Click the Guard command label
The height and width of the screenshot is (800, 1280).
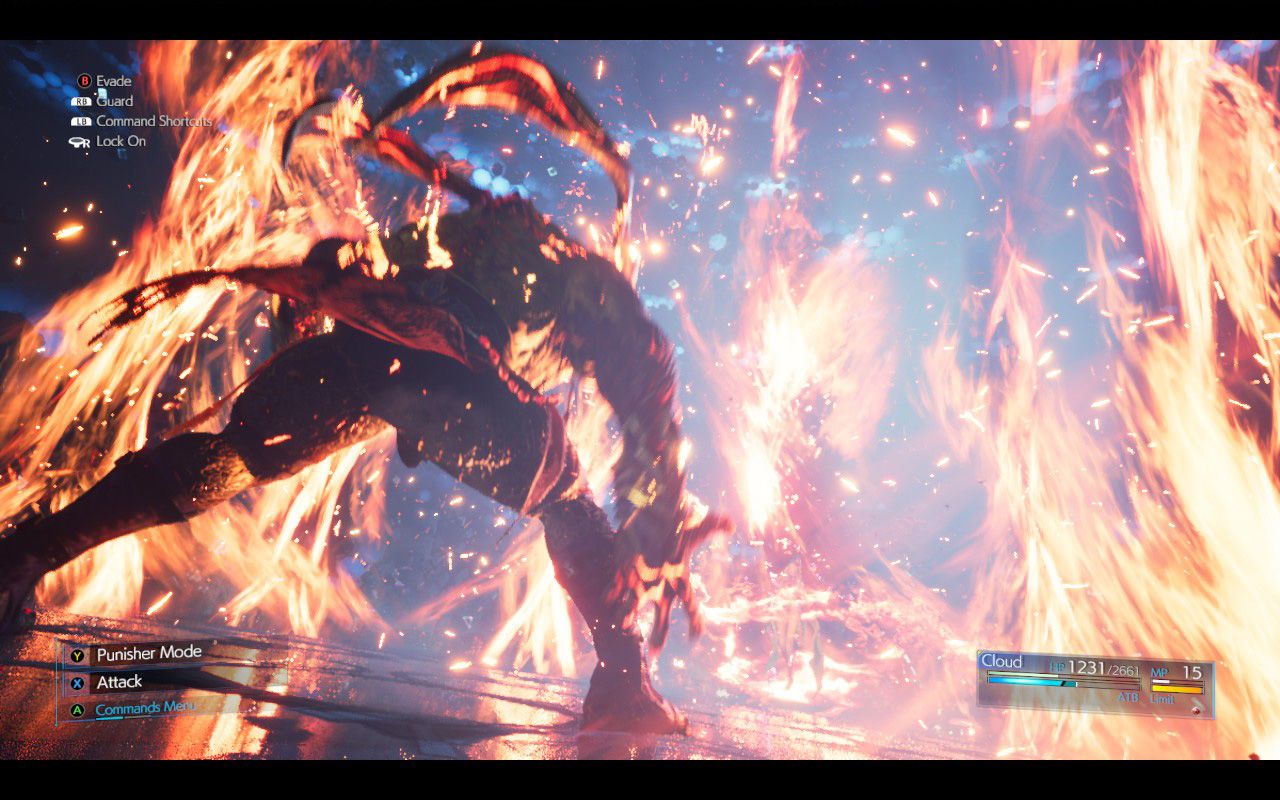[116, 101]
